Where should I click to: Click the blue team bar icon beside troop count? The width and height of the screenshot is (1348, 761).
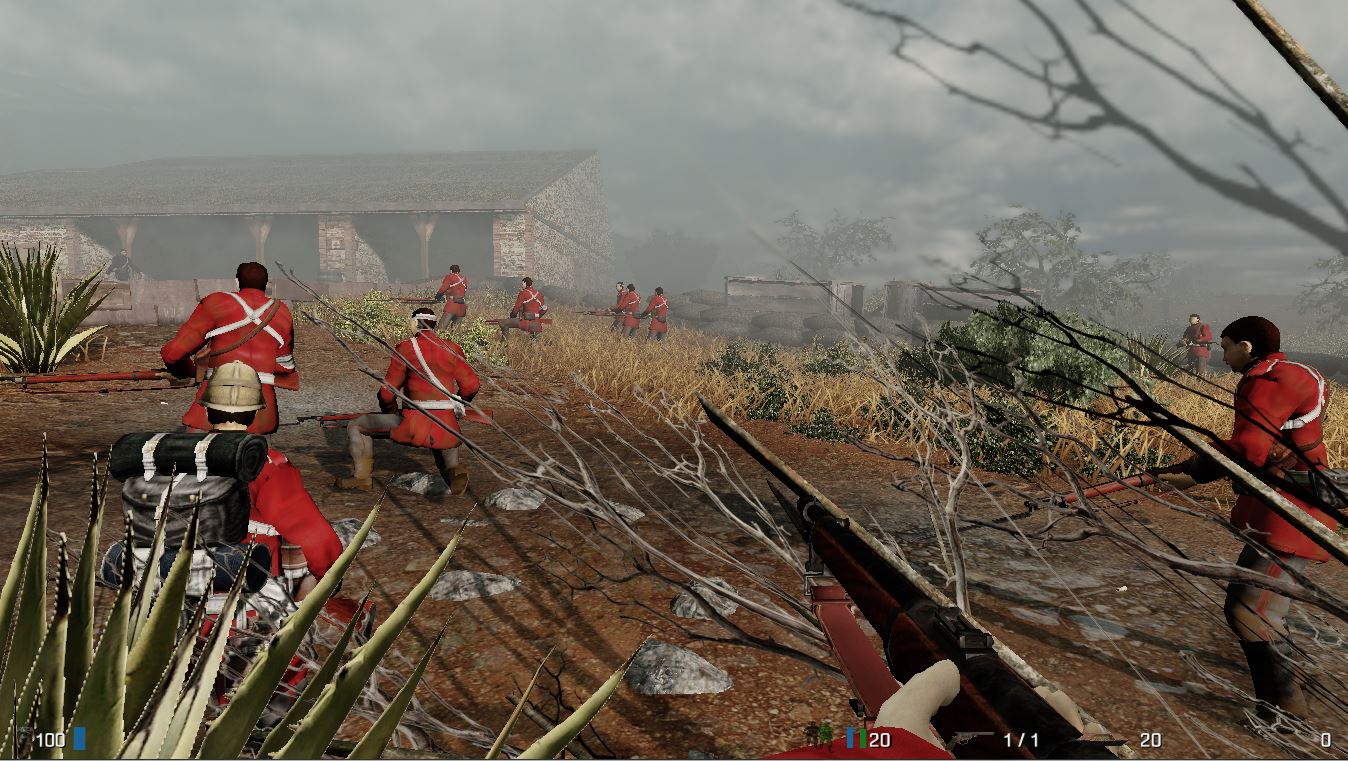coord(850,737)
